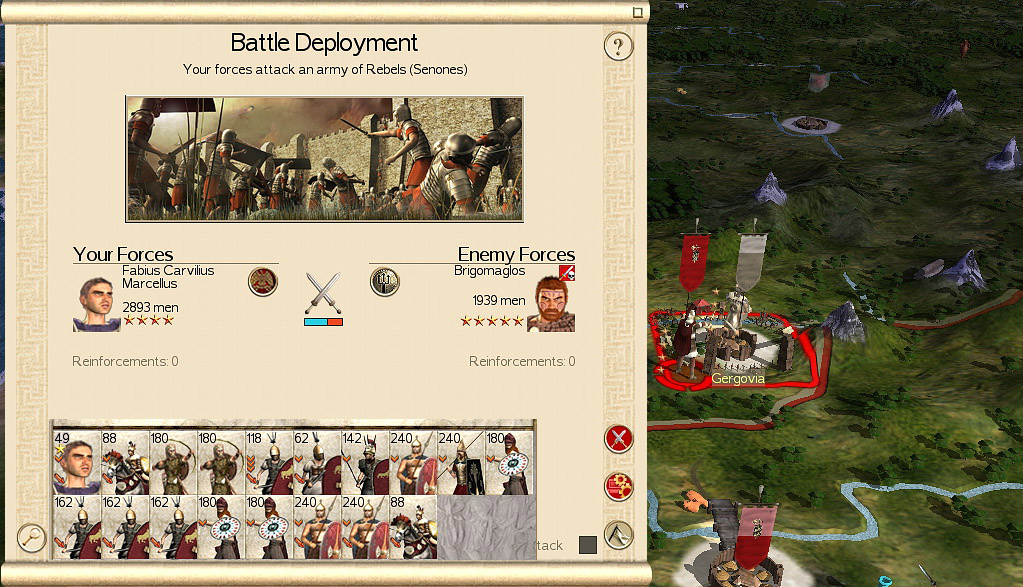Select the 240-man unit with the black shield

[x=461, y=462]
